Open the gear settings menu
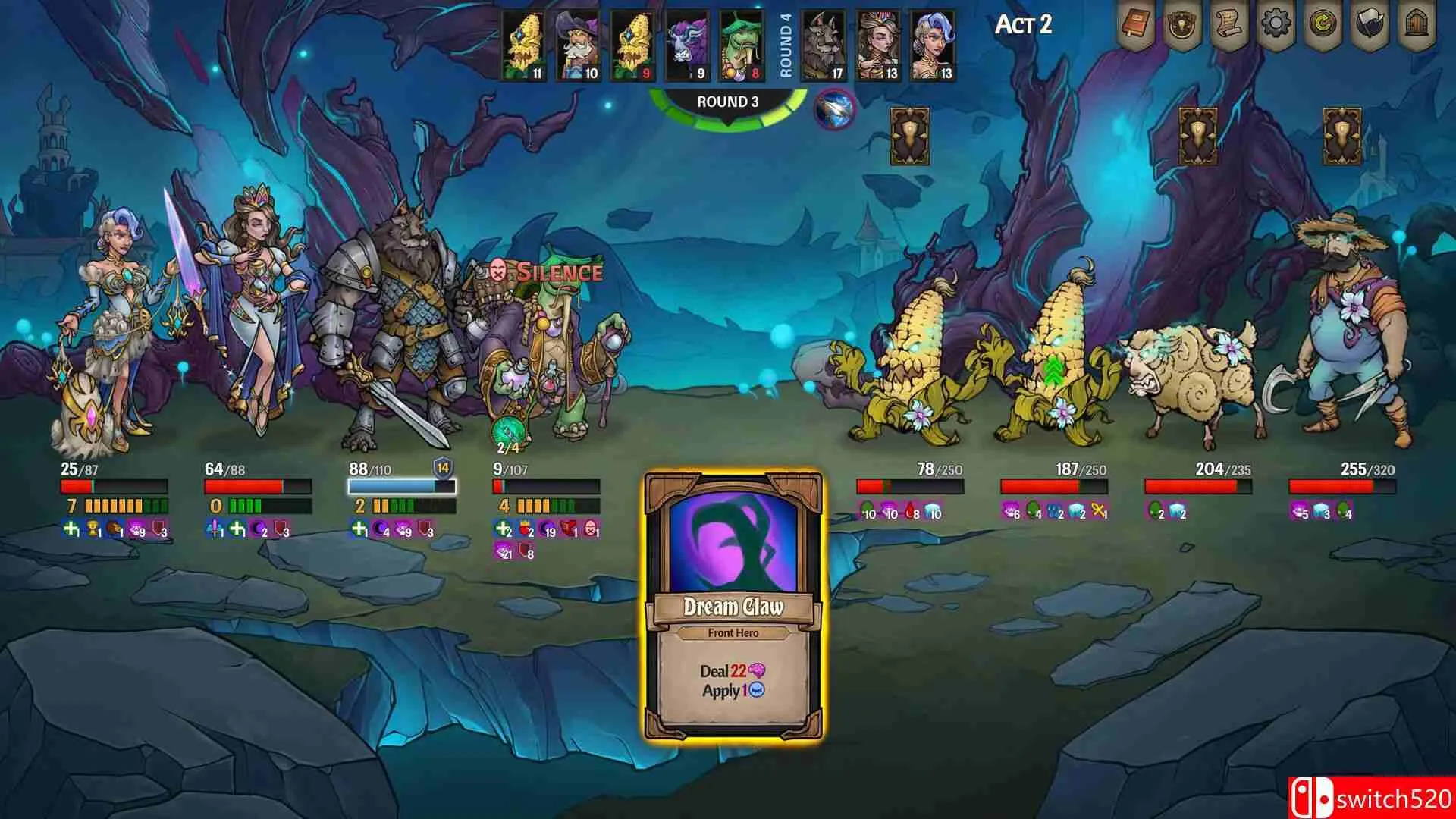Screen dimensions: 1456x819 [x=1276, y=26]
